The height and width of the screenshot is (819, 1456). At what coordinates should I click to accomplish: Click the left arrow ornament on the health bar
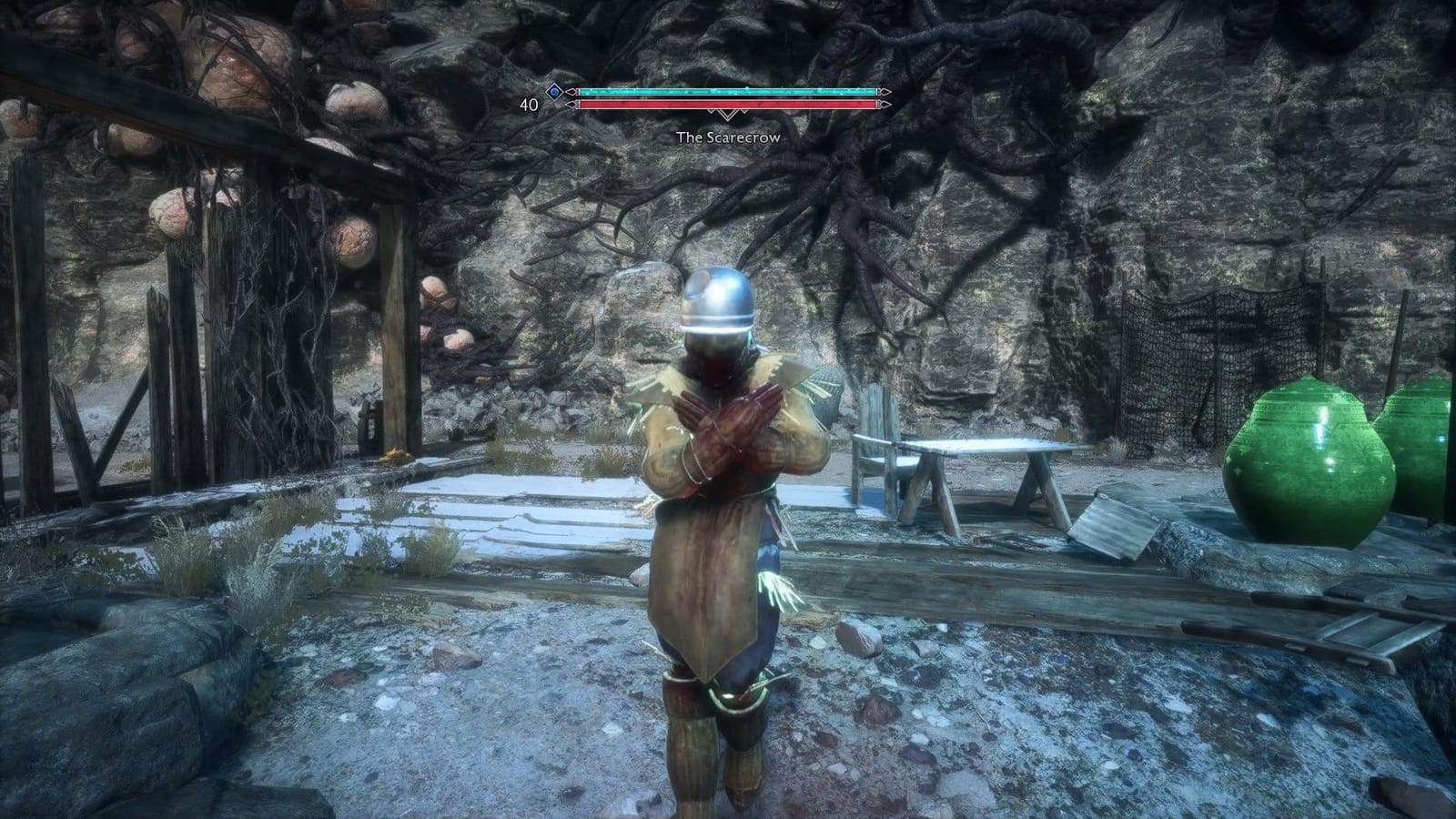tap(571, 104)
